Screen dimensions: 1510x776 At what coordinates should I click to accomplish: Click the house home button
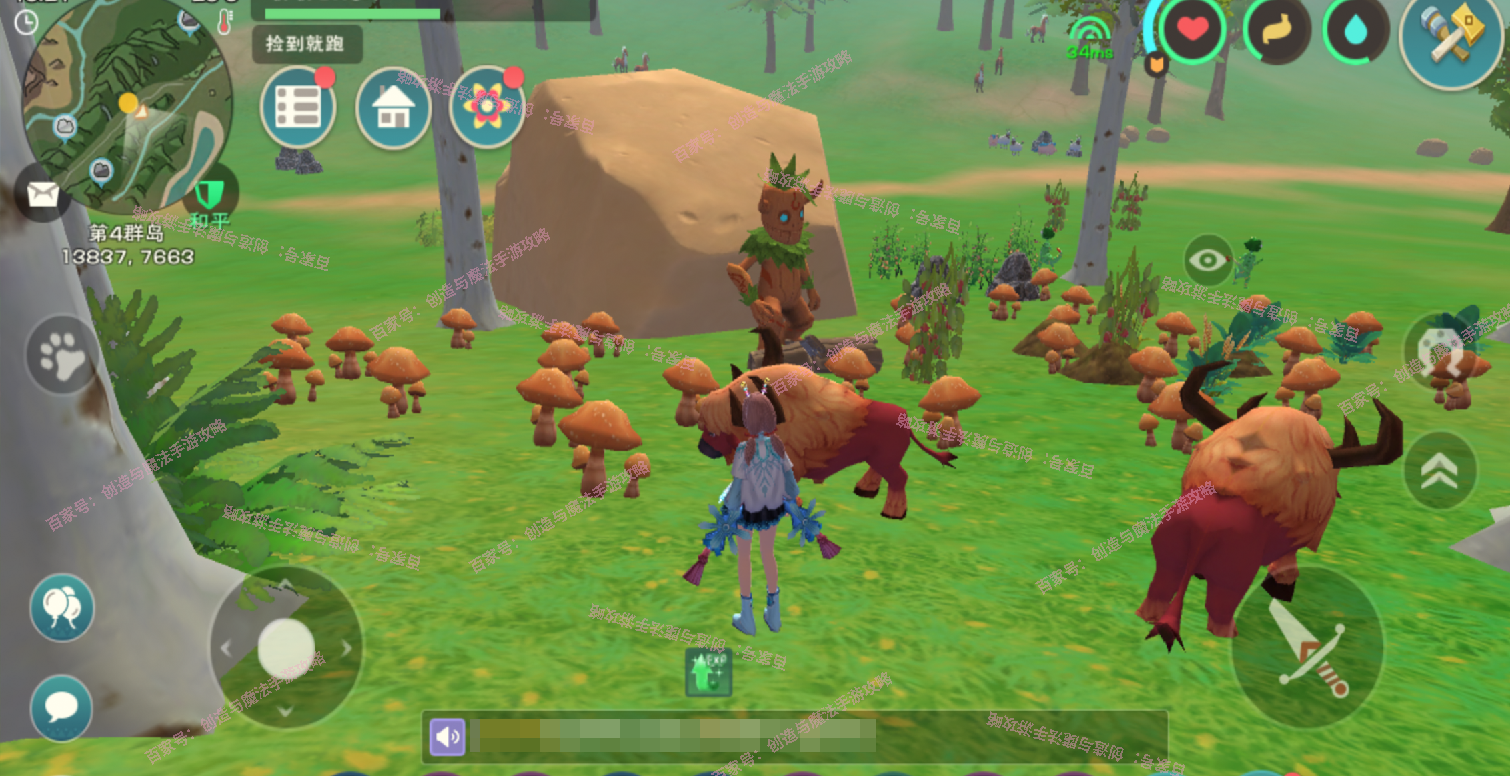[x=393, y=108]
